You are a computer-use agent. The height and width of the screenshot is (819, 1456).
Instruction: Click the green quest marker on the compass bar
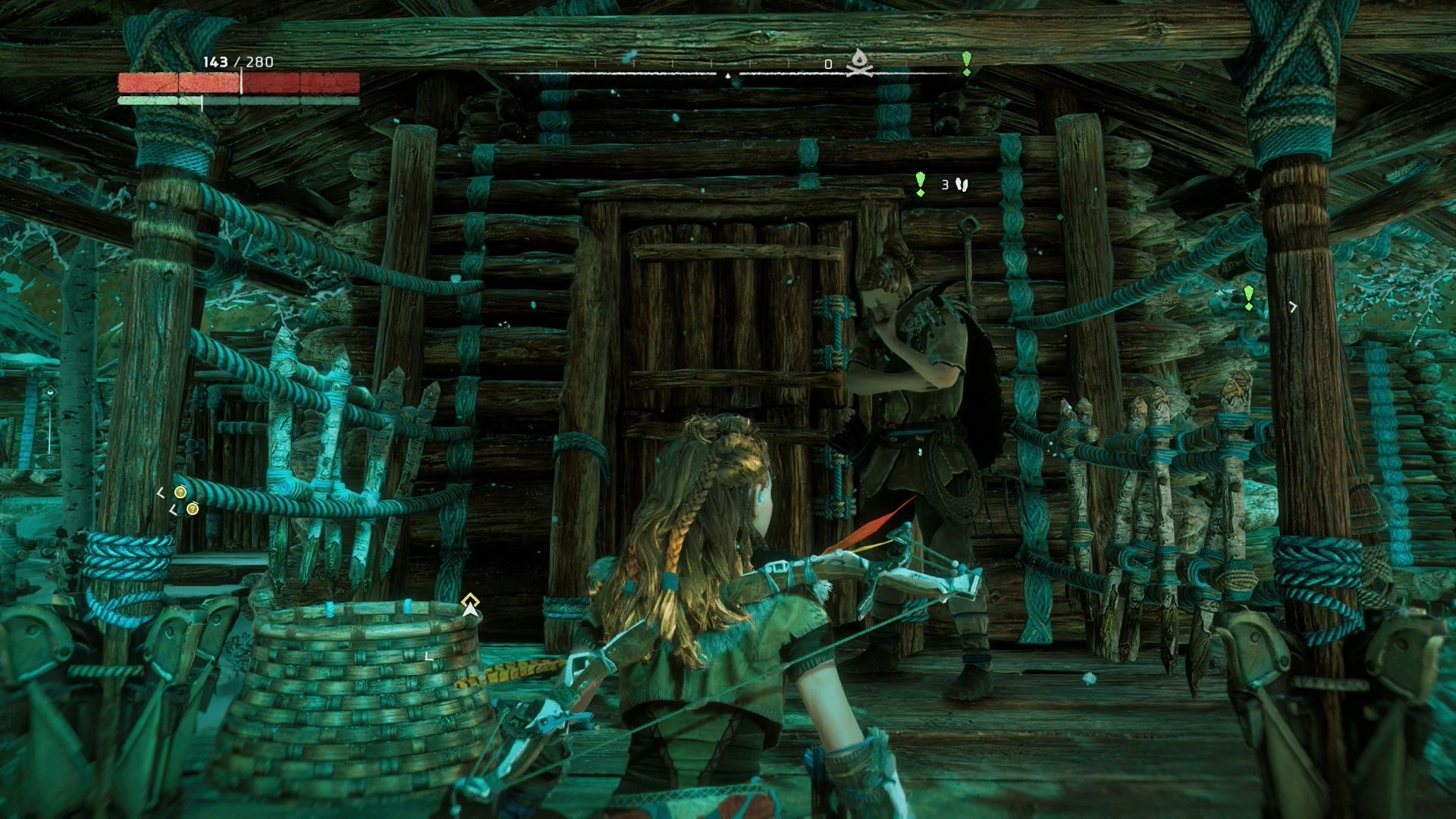click(x=966, y=64)
